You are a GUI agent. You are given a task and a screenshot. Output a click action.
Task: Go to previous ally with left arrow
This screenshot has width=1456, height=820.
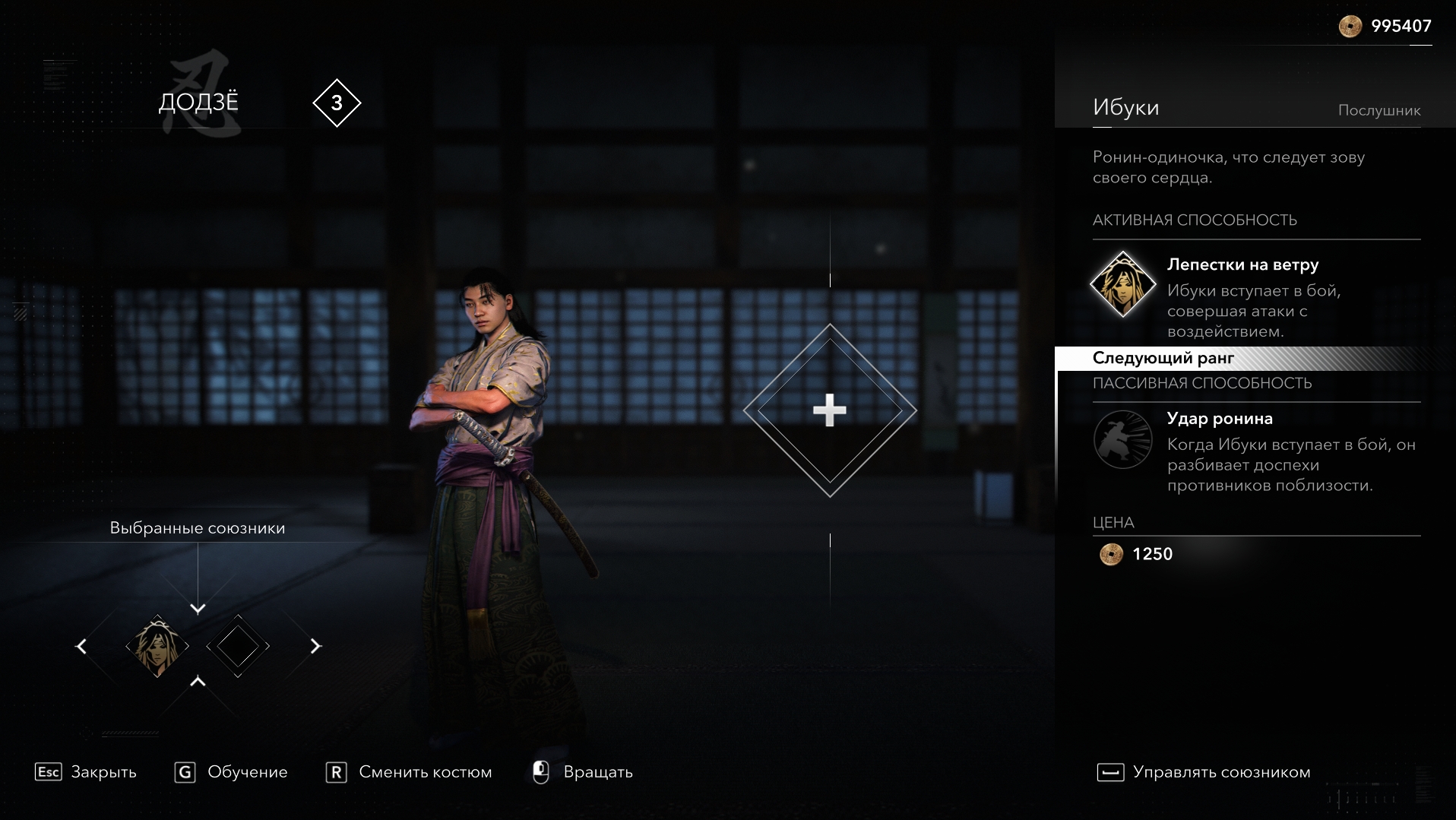pyautogui.click(x=81, y=646)
